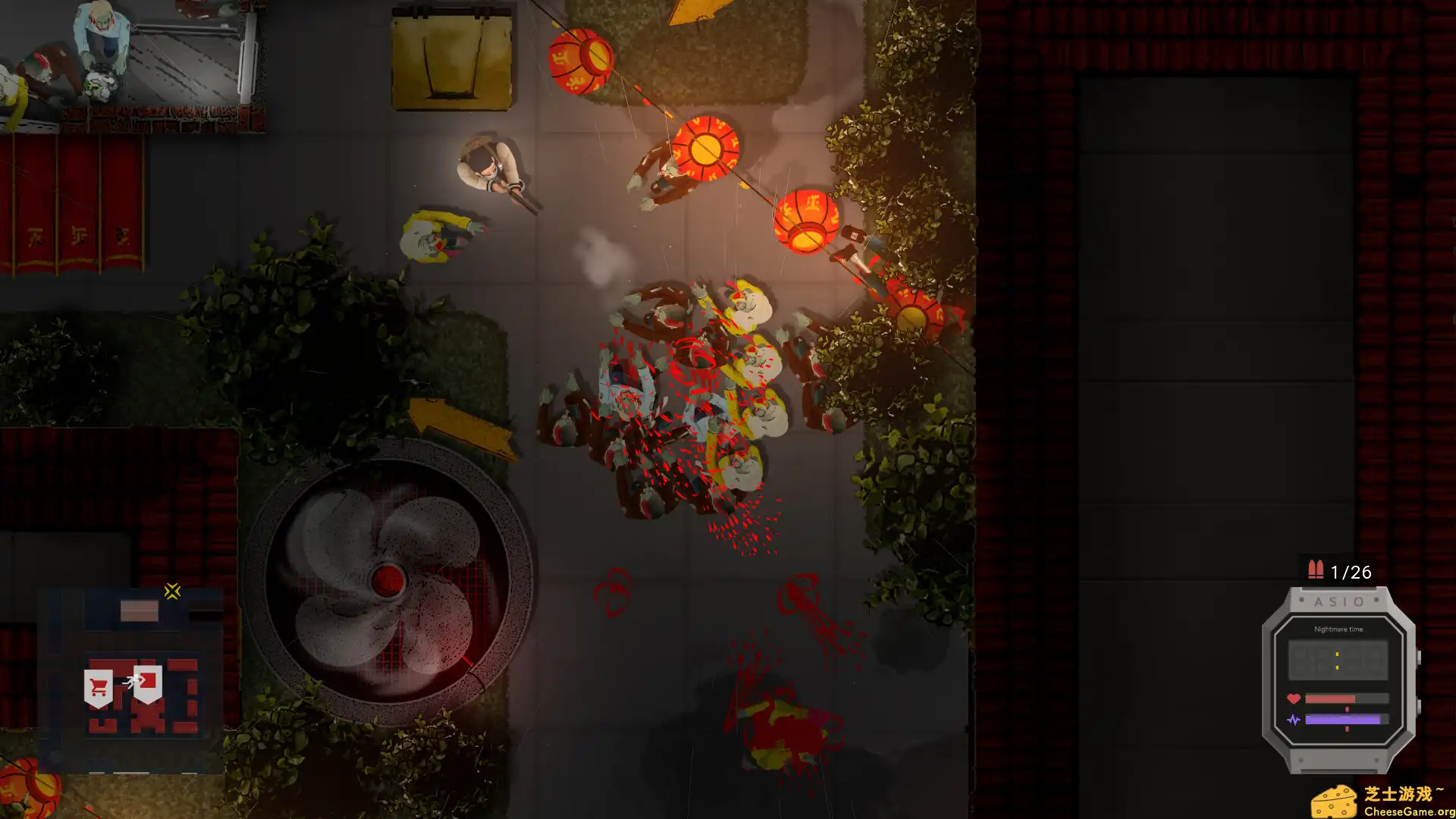Open the ASIO wristwatch display
The image size is (1456, 819).
click(x=1338, y=679)
